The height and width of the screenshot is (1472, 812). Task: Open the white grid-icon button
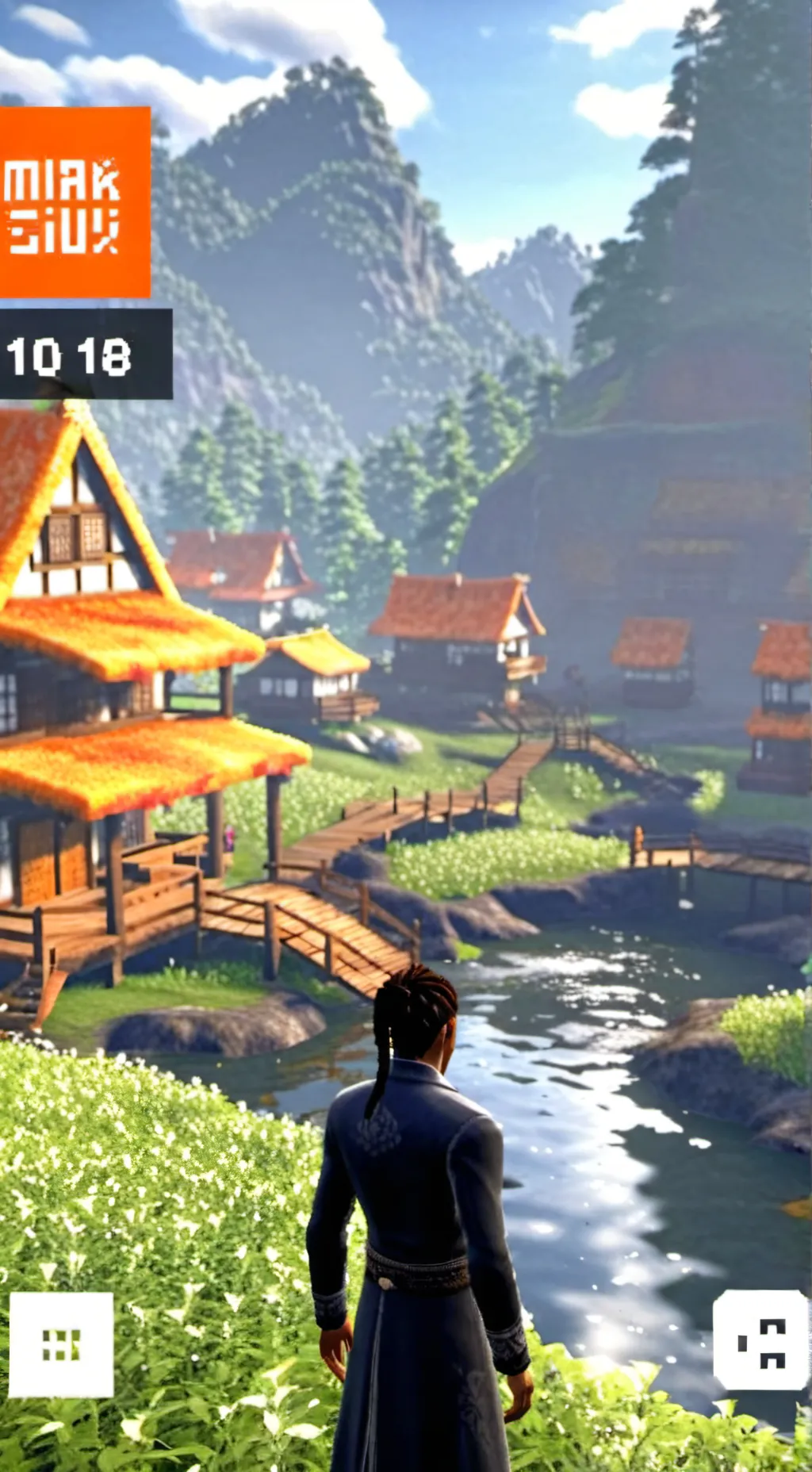[61, 1344]
